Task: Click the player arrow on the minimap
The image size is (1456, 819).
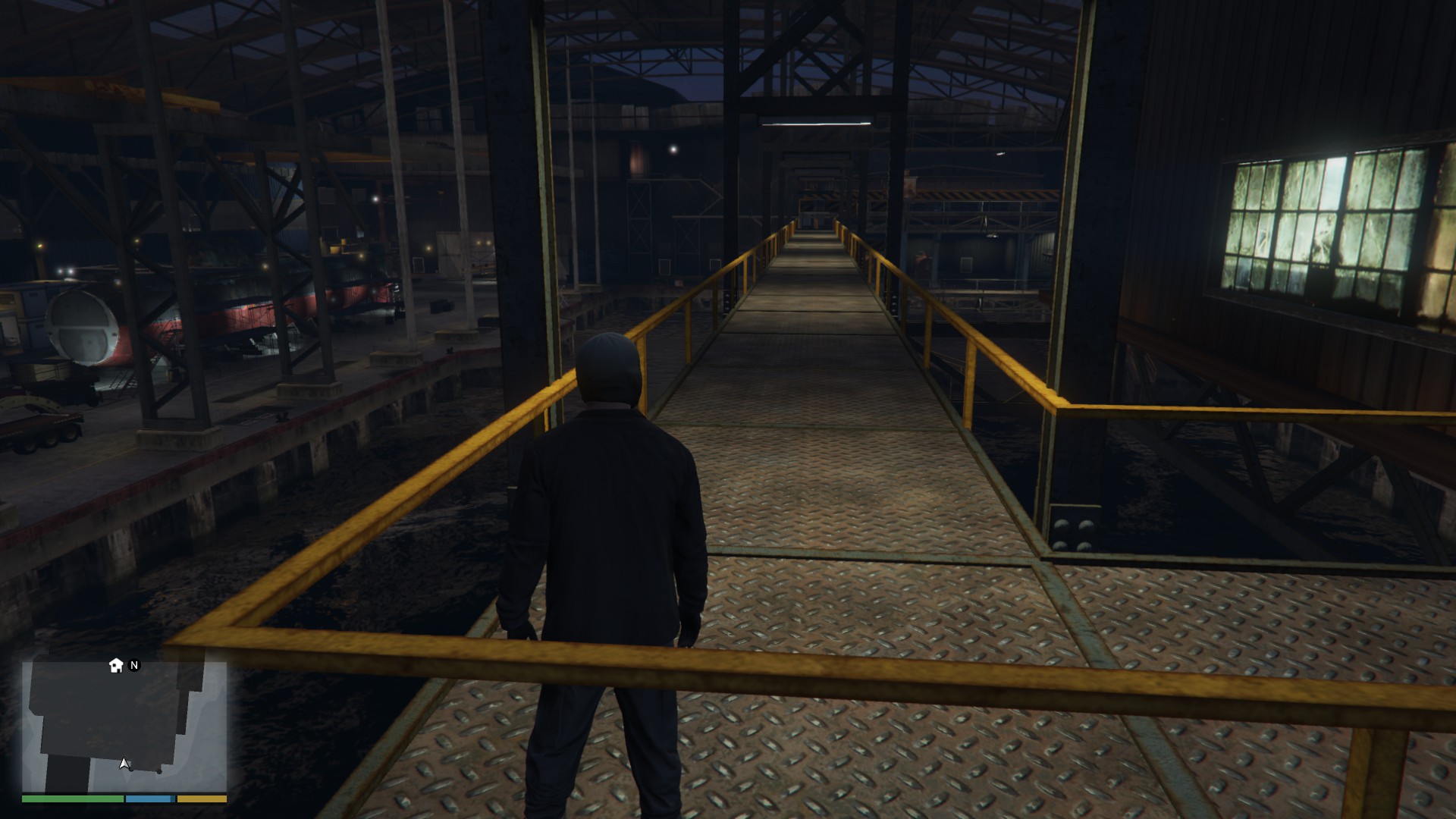Action: click(x=124, y=764)
